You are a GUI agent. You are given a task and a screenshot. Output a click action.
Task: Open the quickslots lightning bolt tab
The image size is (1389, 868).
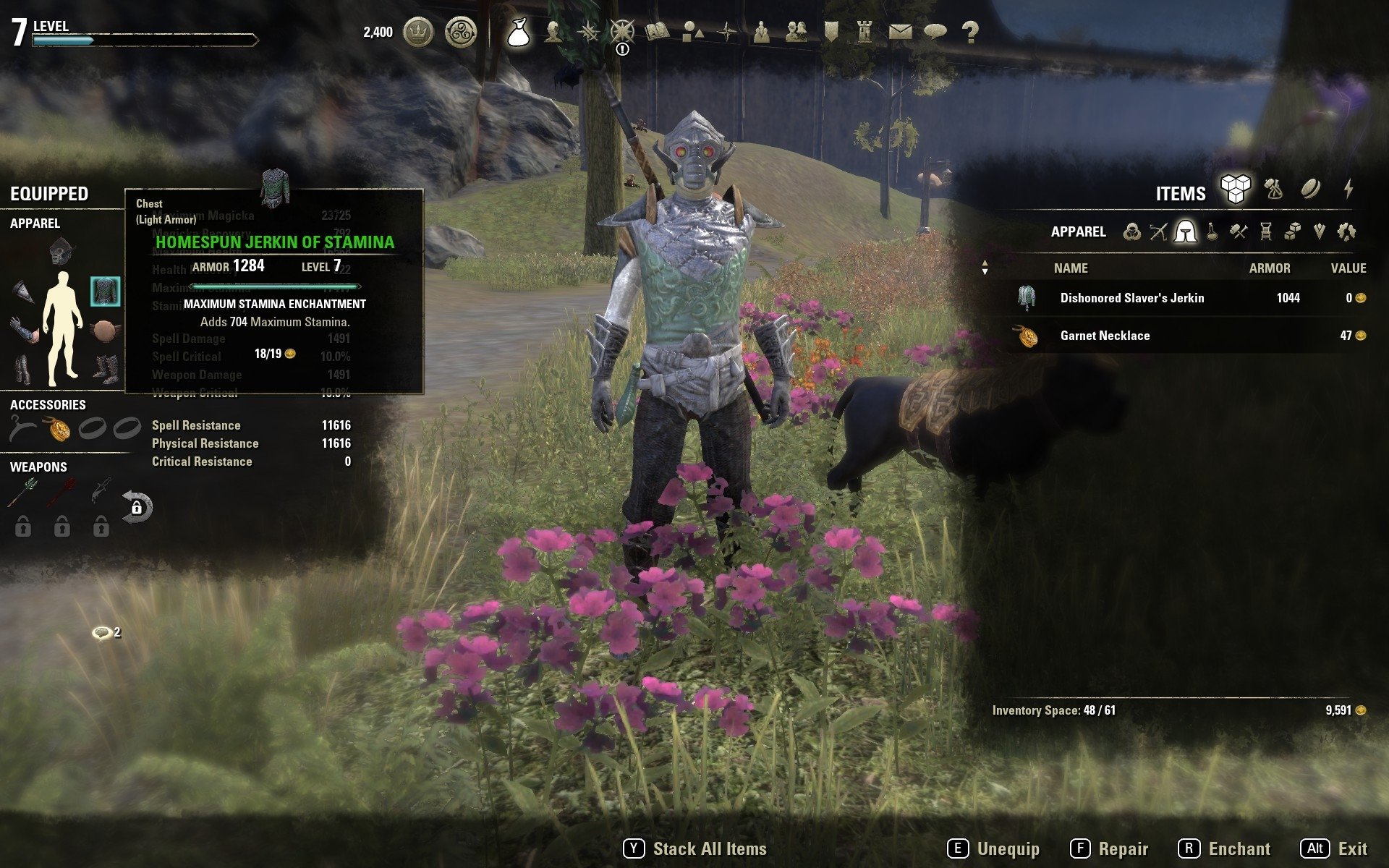point(1348,190)
